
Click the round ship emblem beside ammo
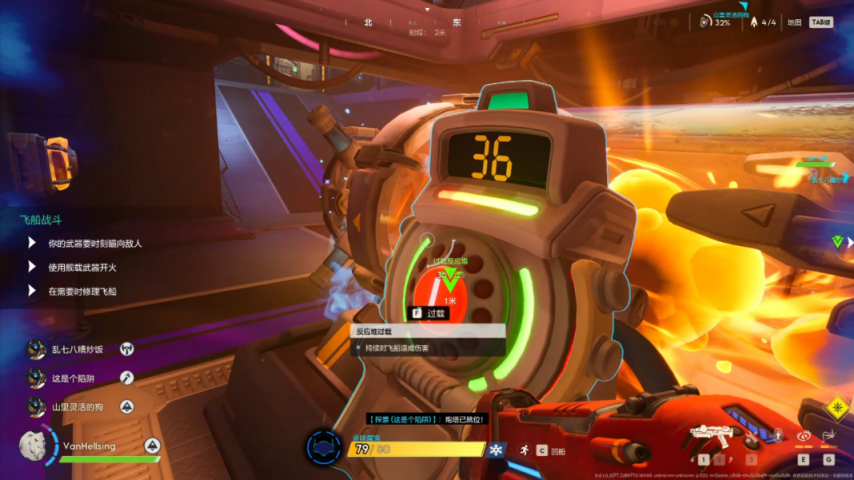click(x=323, y=447)
